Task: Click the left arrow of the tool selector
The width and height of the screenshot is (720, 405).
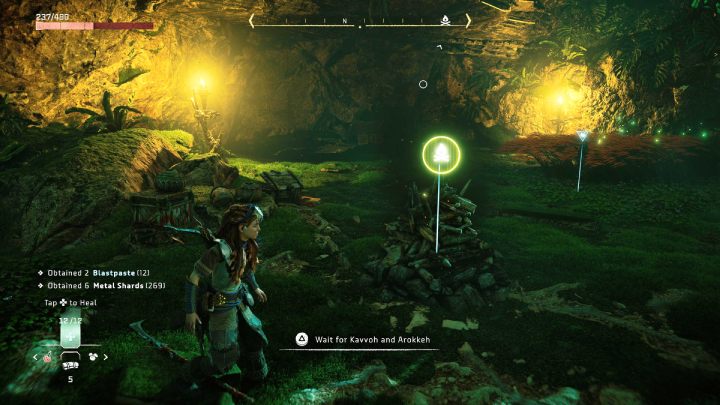Action: [x=36, y=356]
